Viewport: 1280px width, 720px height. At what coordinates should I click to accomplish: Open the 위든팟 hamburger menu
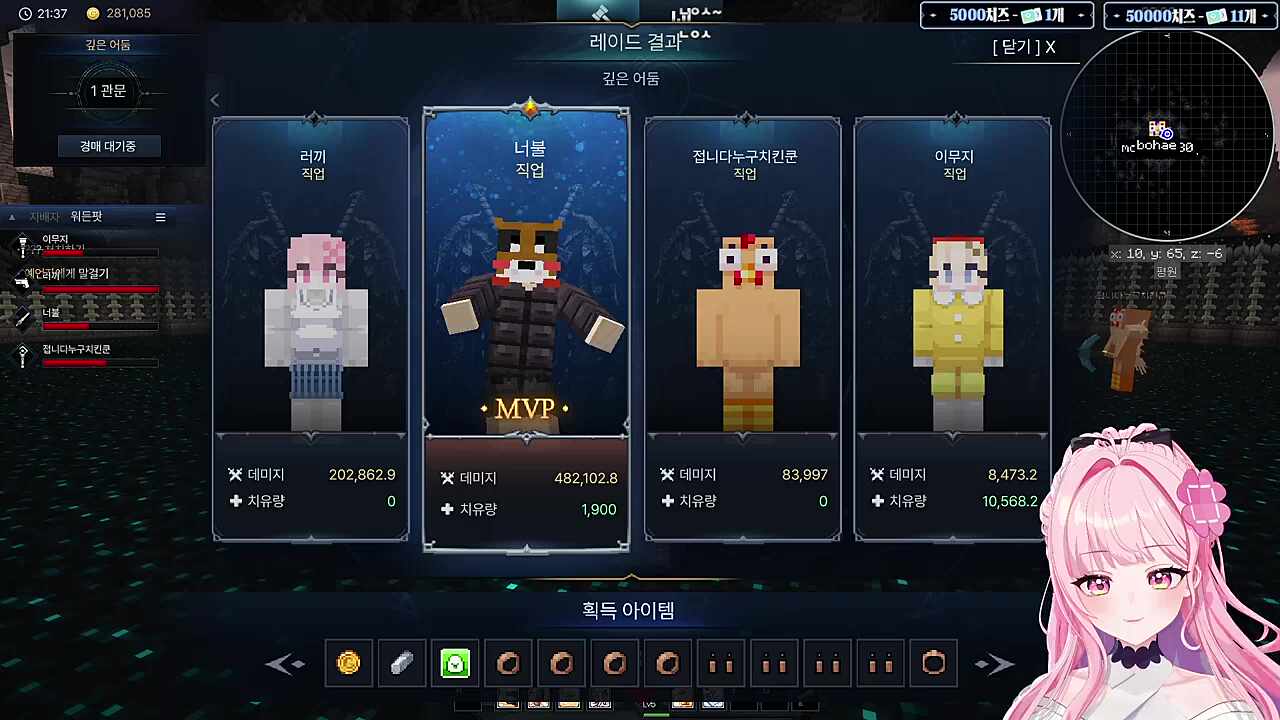click(x=160, y=217)
